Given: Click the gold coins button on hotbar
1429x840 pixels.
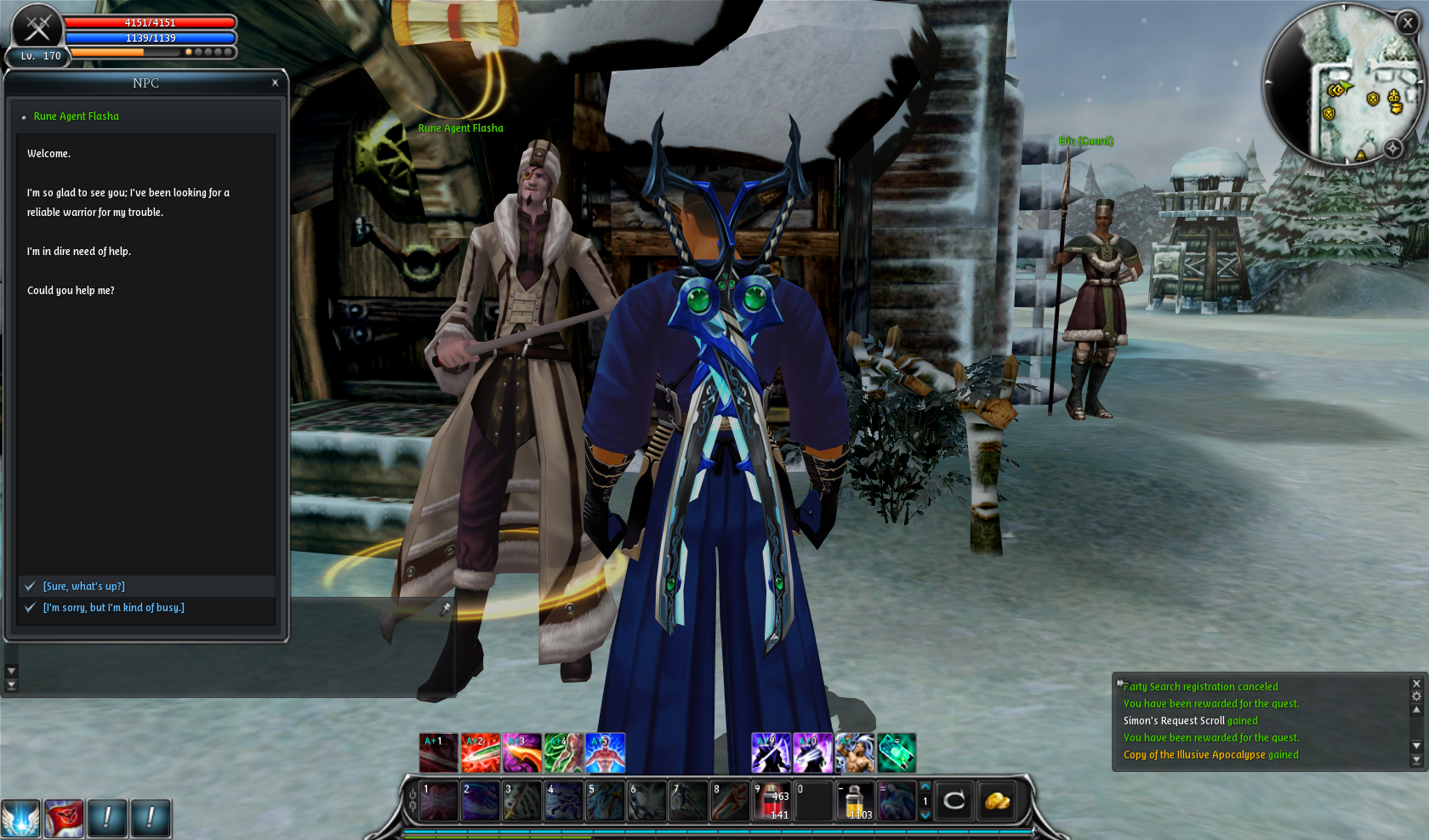Looking at the screenshot, I should point(997,801).
